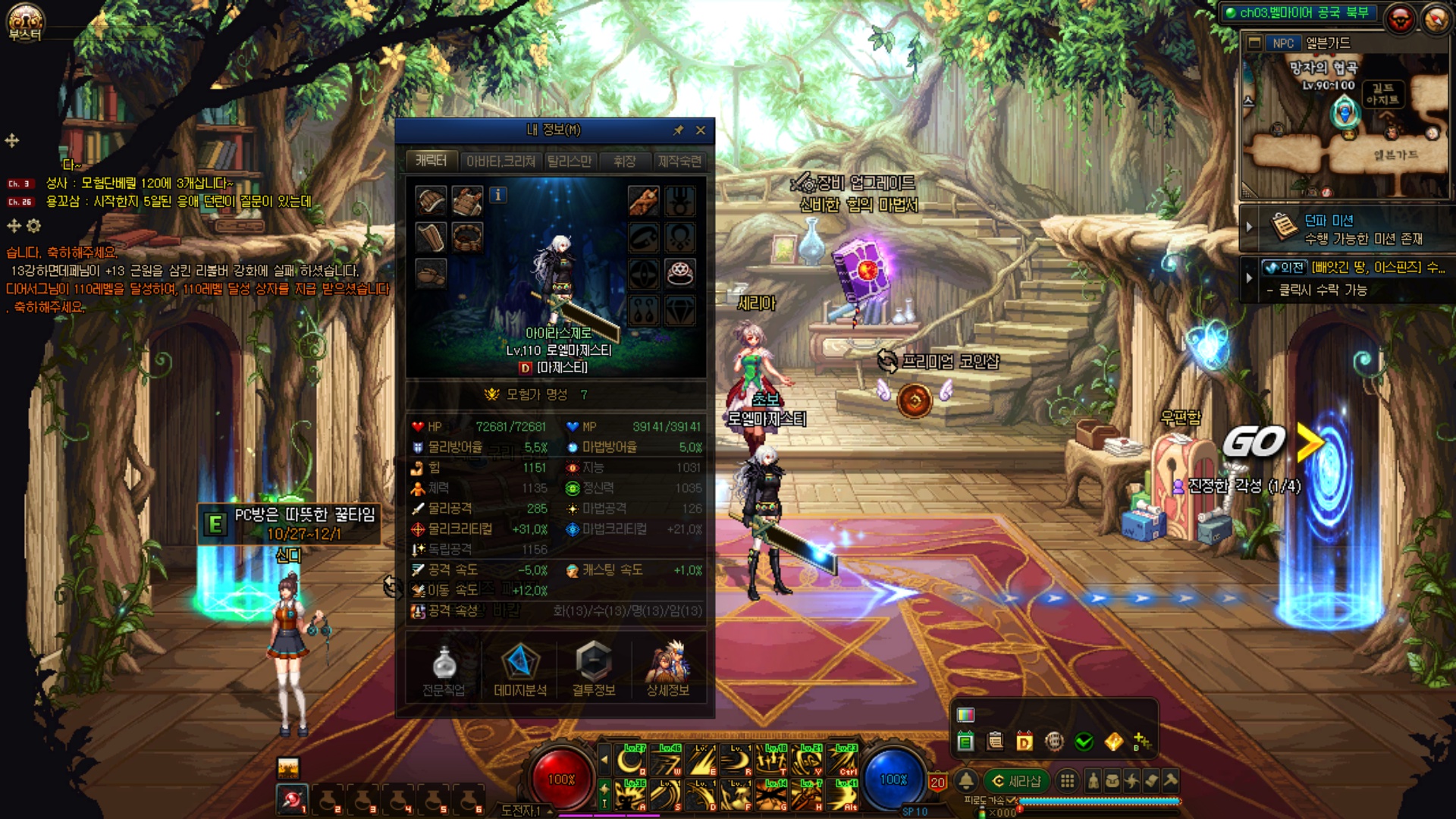Show the 제작숙련 tab
Viewport: 1456px width, 819px height.
pyautogui.click(x=679, y=162)
